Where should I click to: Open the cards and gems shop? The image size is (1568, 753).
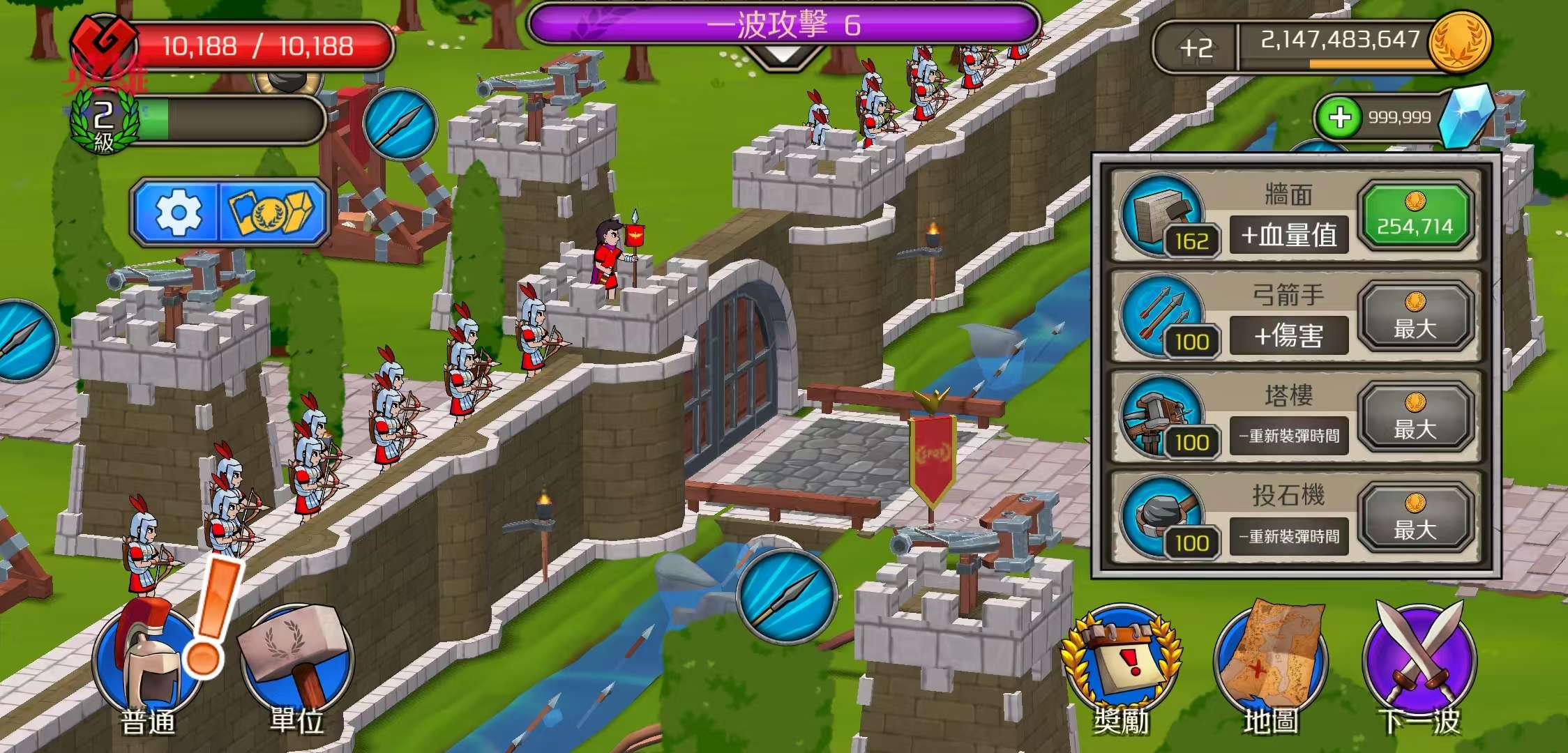pyautogui.click(x=273, y=213)
